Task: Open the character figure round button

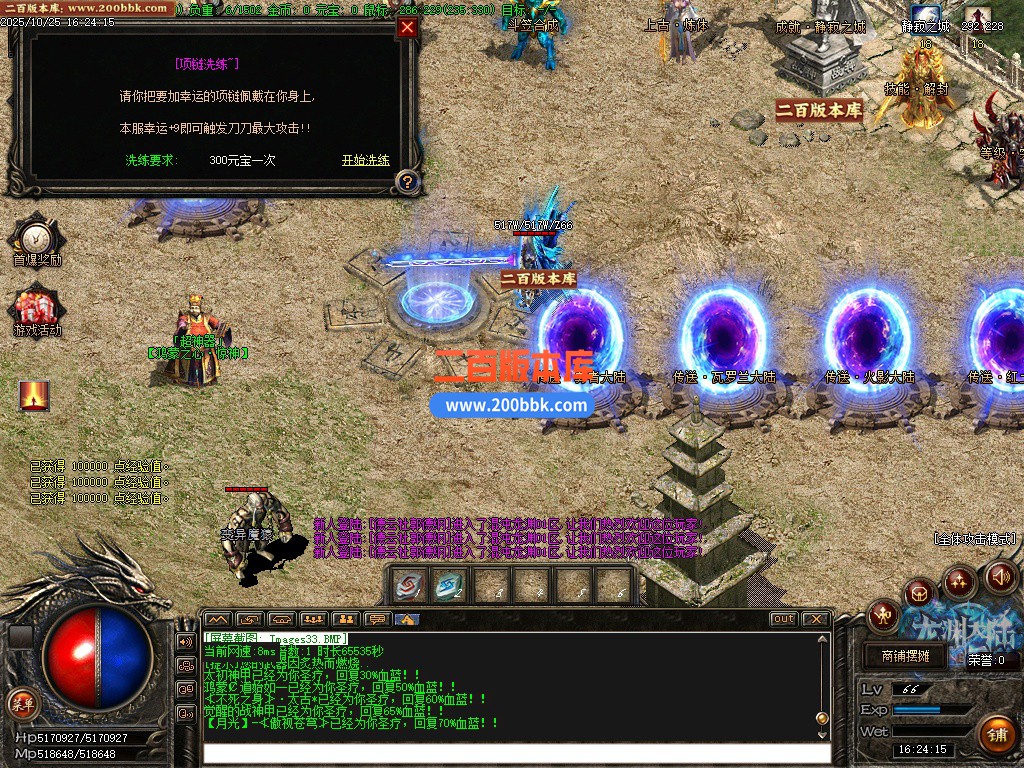Action: tap(883, 614)
